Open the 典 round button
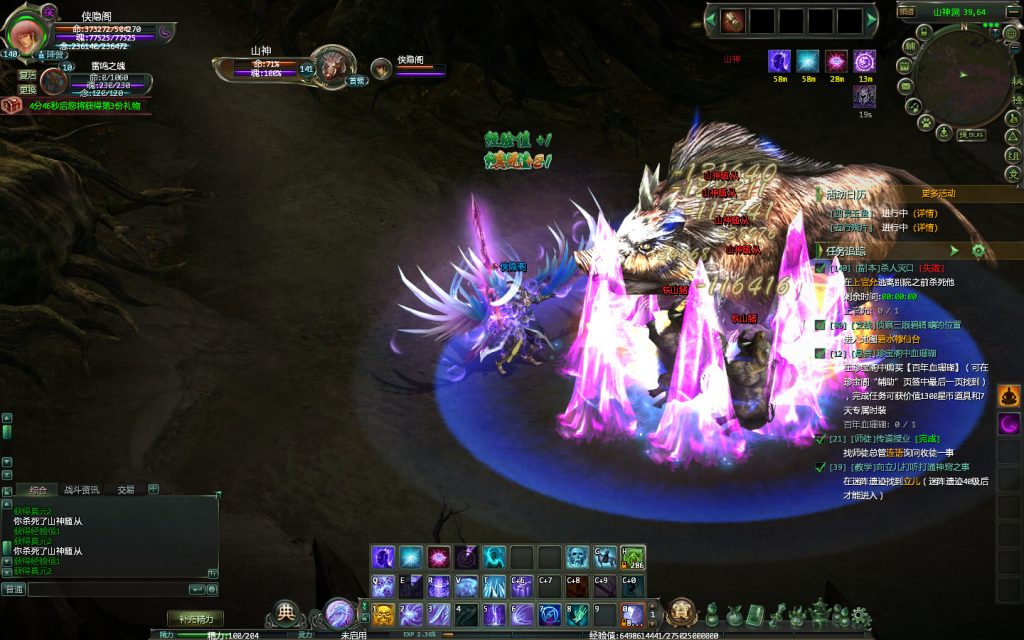1024x640 pixels. [x=287, y=611]
